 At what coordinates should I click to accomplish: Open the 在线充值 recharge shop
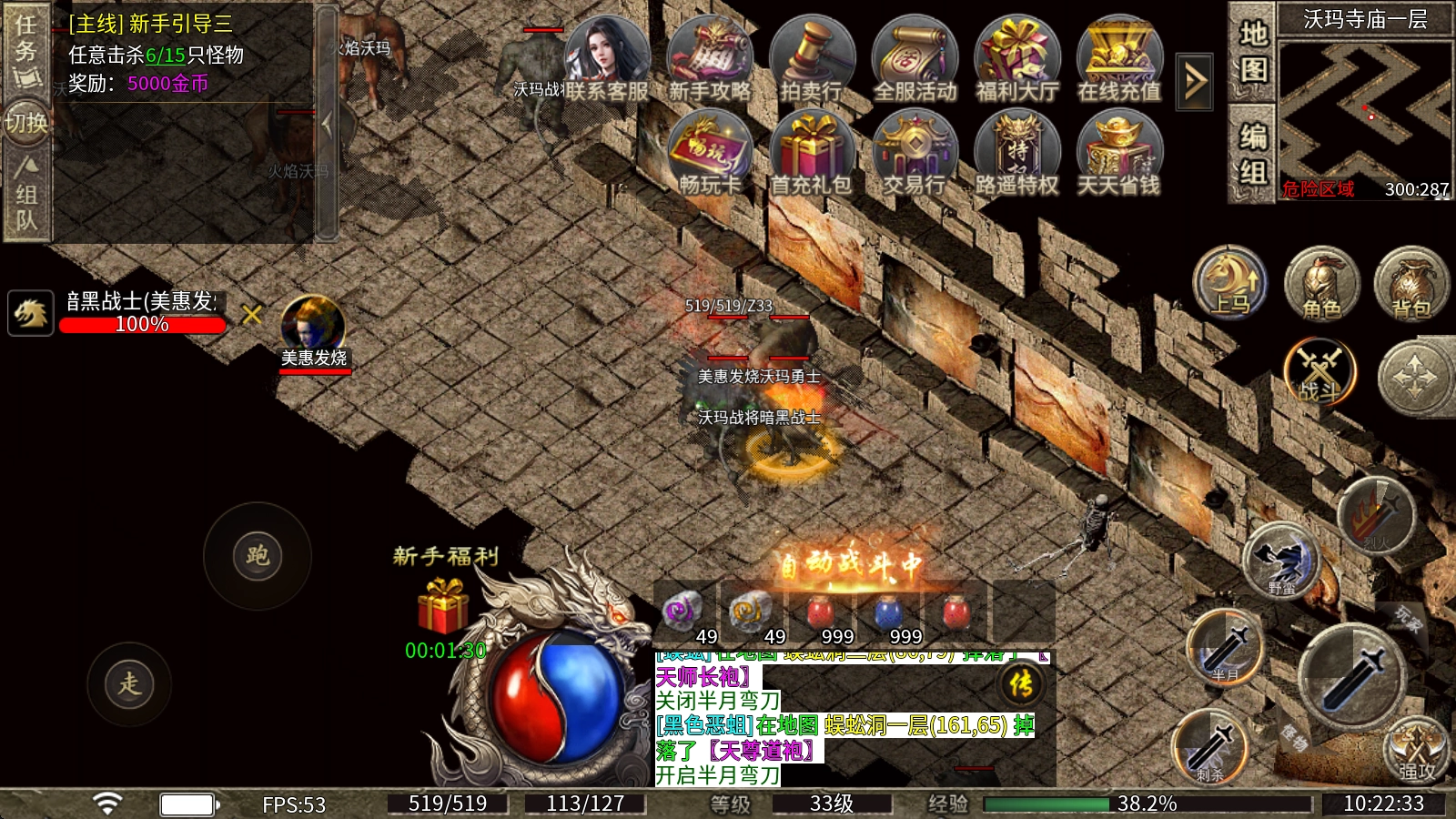click(x=1119, y=57)
